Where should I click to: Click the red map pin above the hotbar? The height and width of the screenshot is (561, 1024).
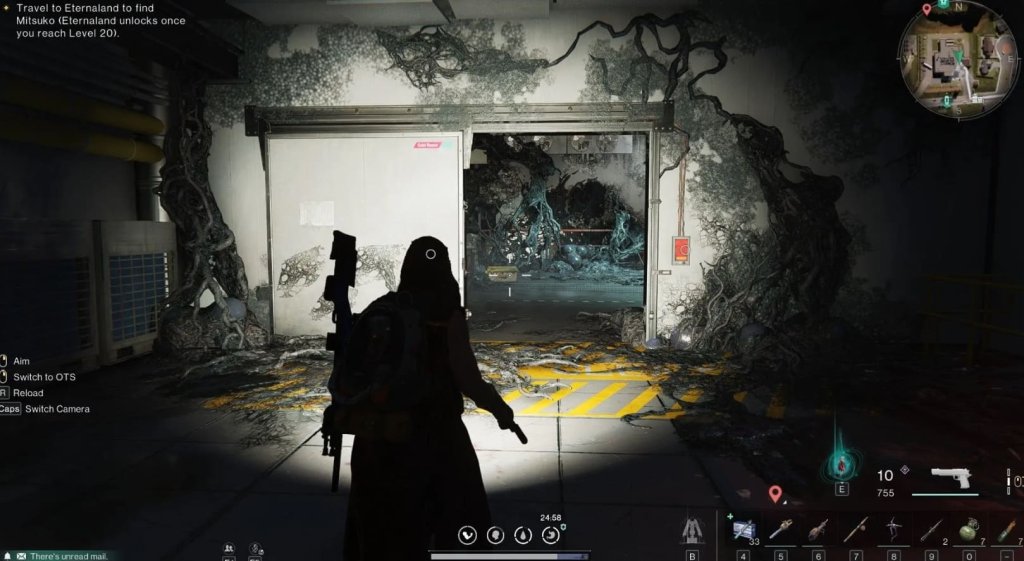[x=775, y=493]
